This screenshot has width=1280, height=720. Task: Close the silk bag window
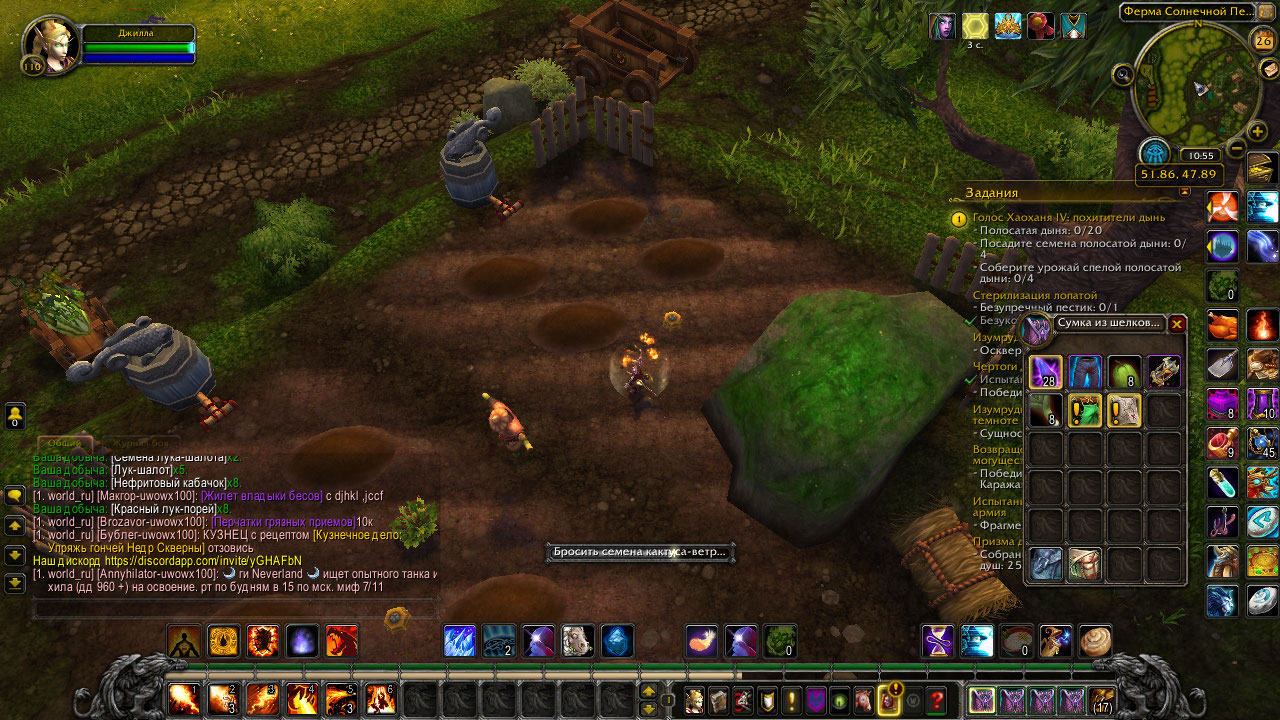click(x=1177, y=324)
